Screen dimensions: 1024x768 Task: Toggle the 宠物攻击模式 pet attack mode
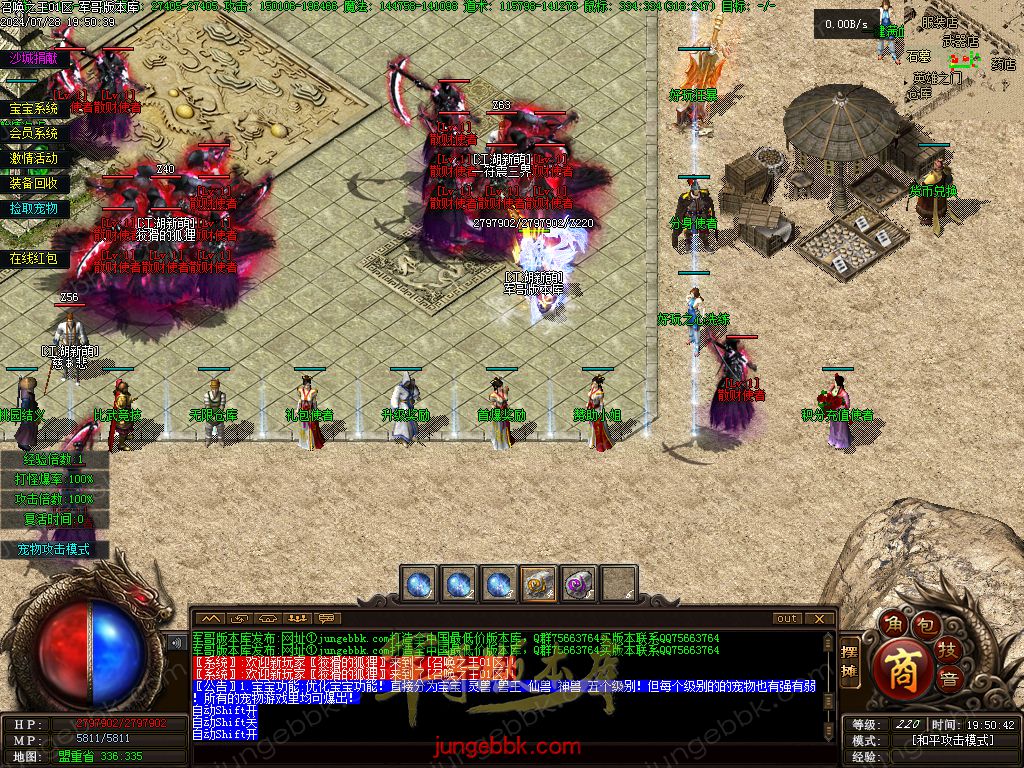[53, 550]
